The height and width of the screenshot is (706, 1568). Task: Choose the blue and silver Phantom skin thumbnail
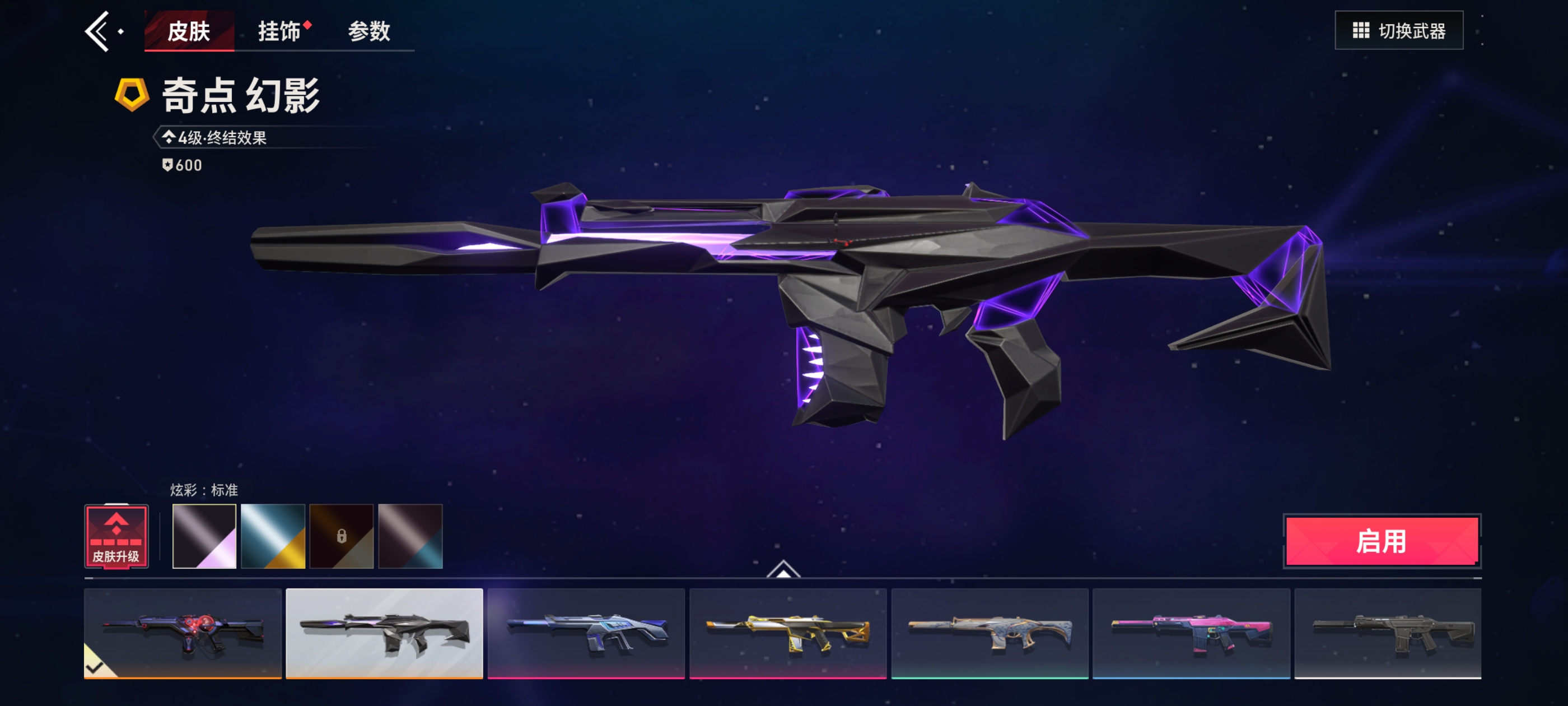pyautogui.click(x=586, y=633)
